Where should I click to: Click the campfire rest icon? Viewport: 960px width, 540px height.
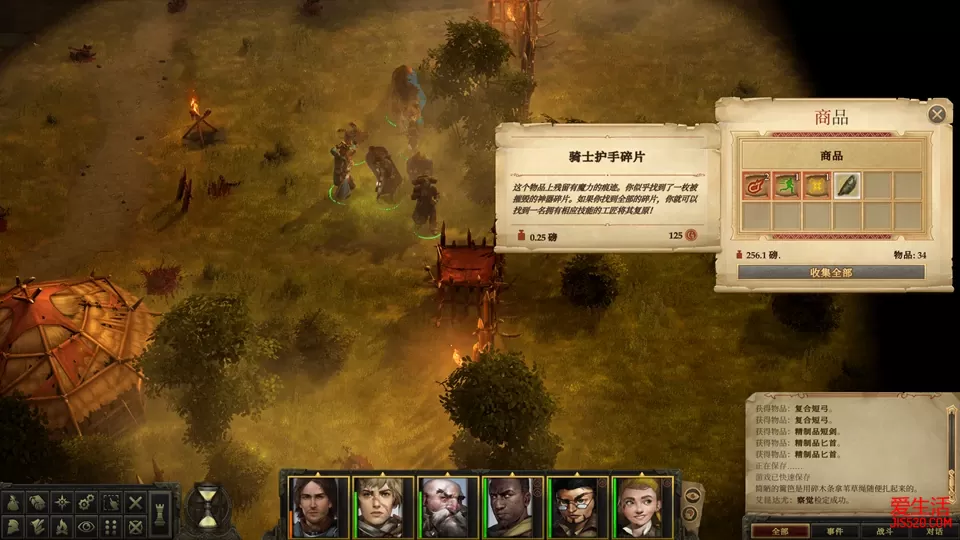click(62, 525)
